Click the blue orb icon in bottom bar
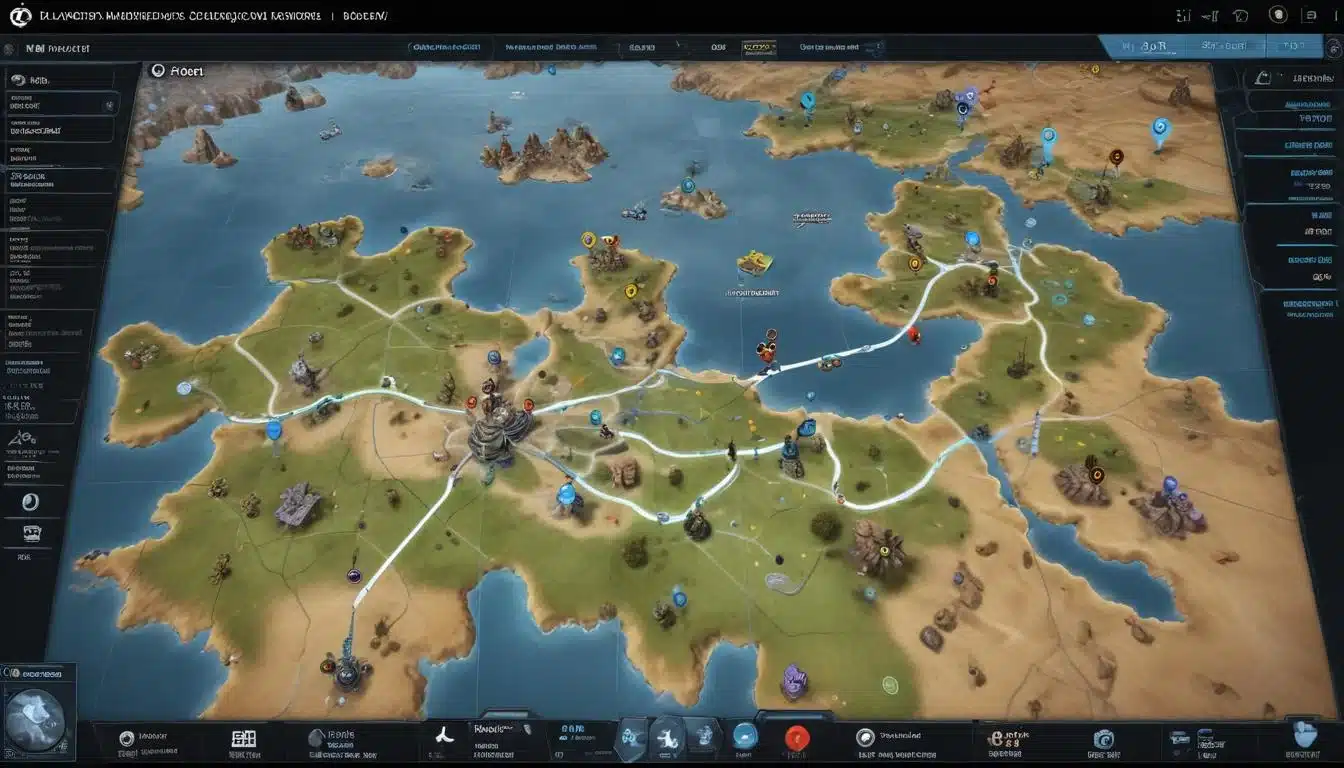 coord(745,736)
